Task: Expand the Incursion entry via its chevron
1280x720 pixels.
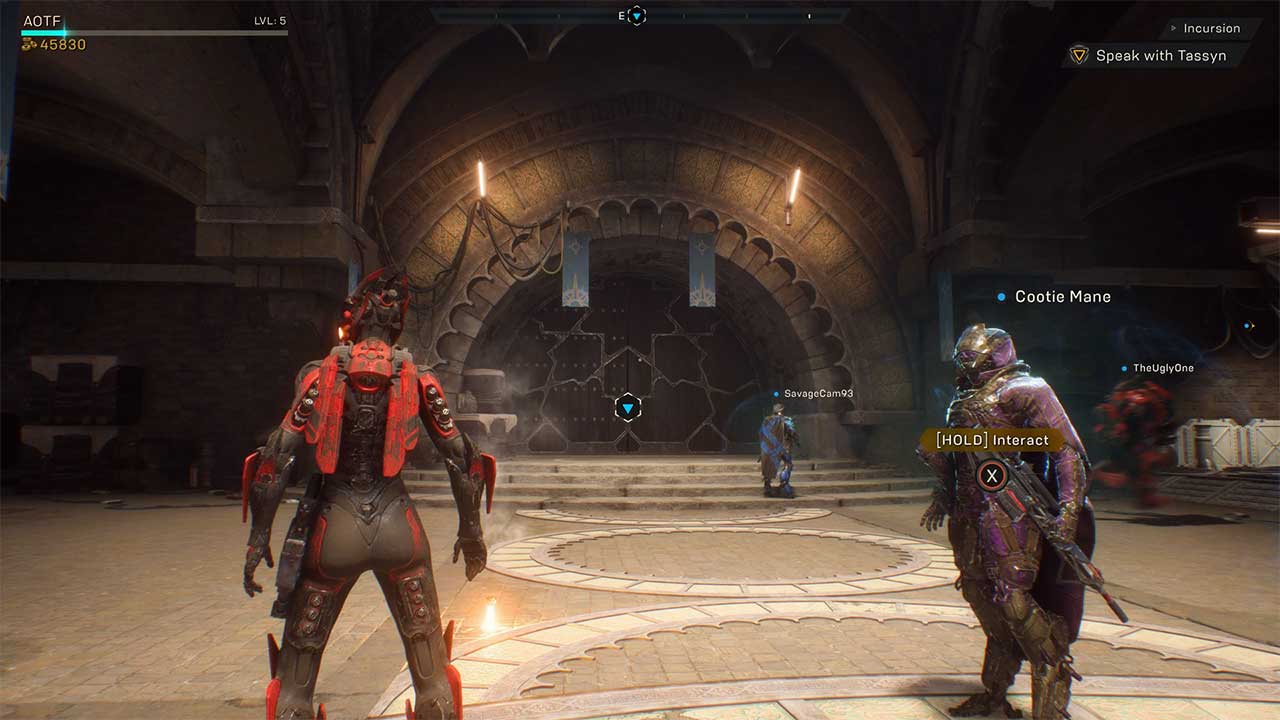Action: coord(1173,28)
